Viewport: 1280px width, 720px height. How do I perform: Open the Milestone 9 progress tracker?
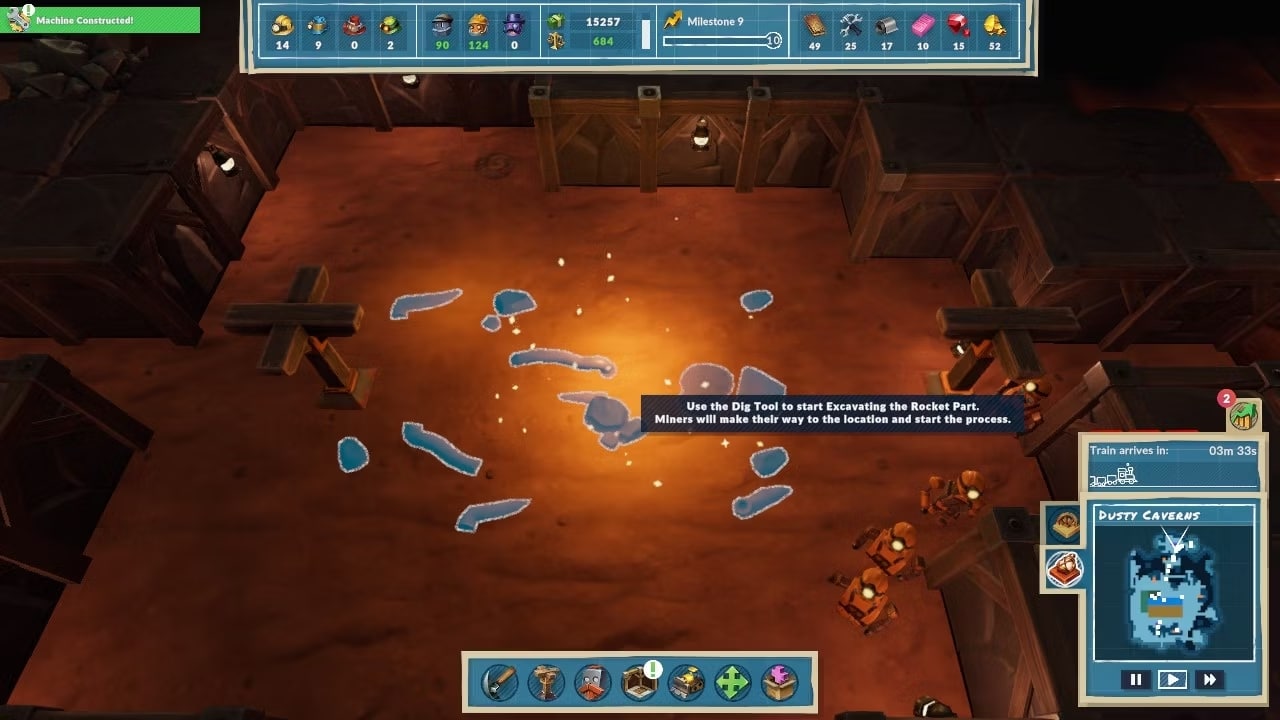(x=722, y=31)
